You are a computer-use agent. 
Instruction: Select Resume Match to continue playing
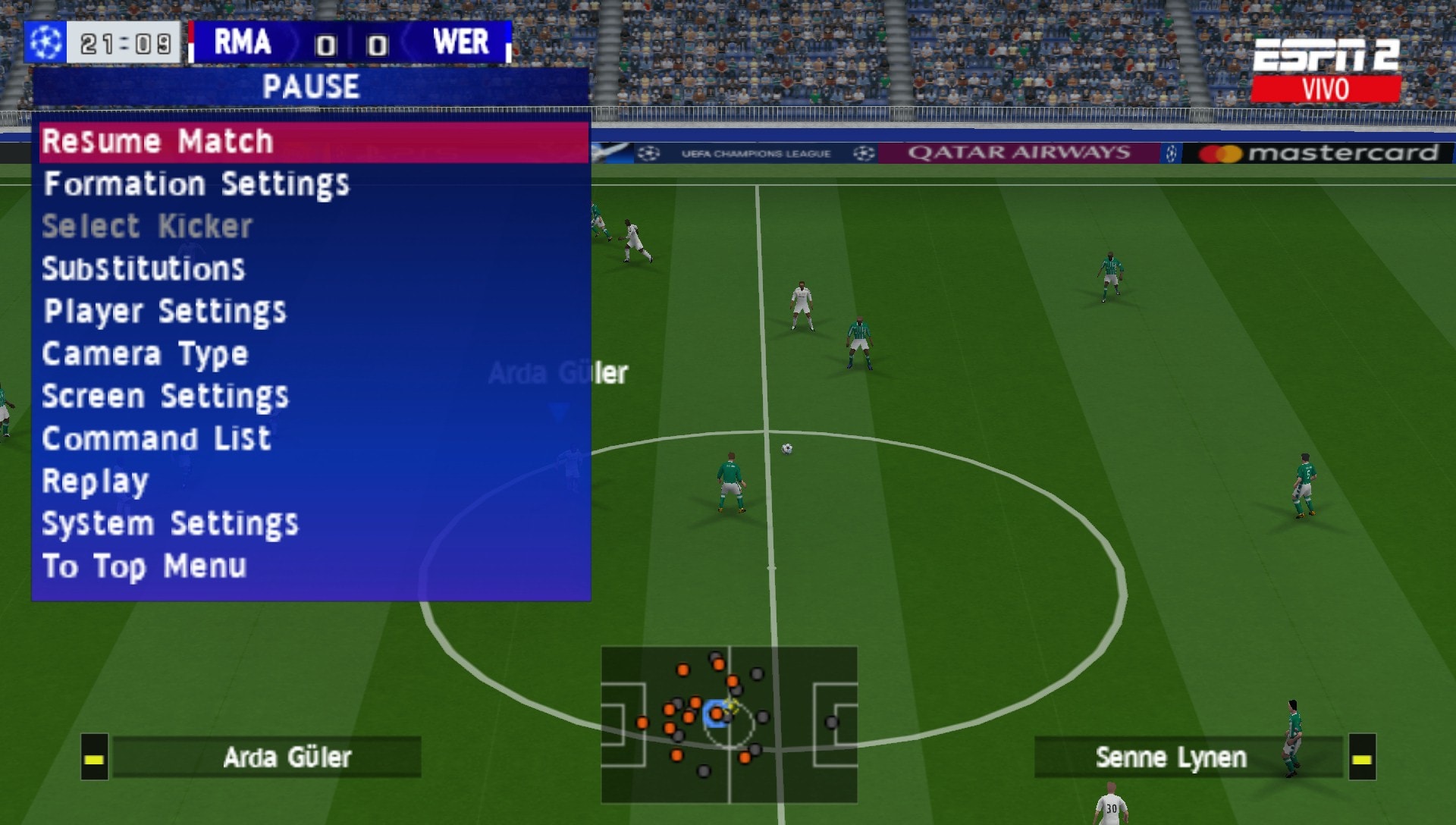click(159, 141)
